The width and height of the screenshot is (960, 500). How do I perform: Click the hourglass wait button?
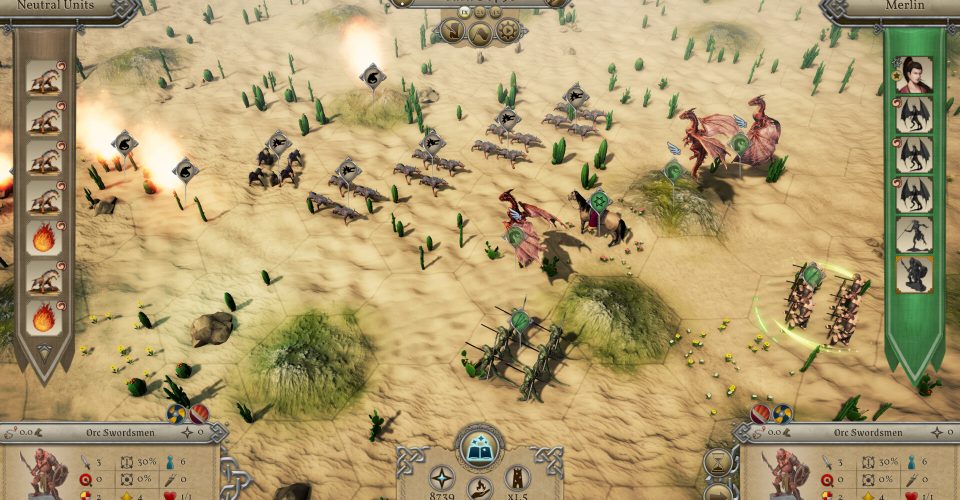(x=717, y=461)
